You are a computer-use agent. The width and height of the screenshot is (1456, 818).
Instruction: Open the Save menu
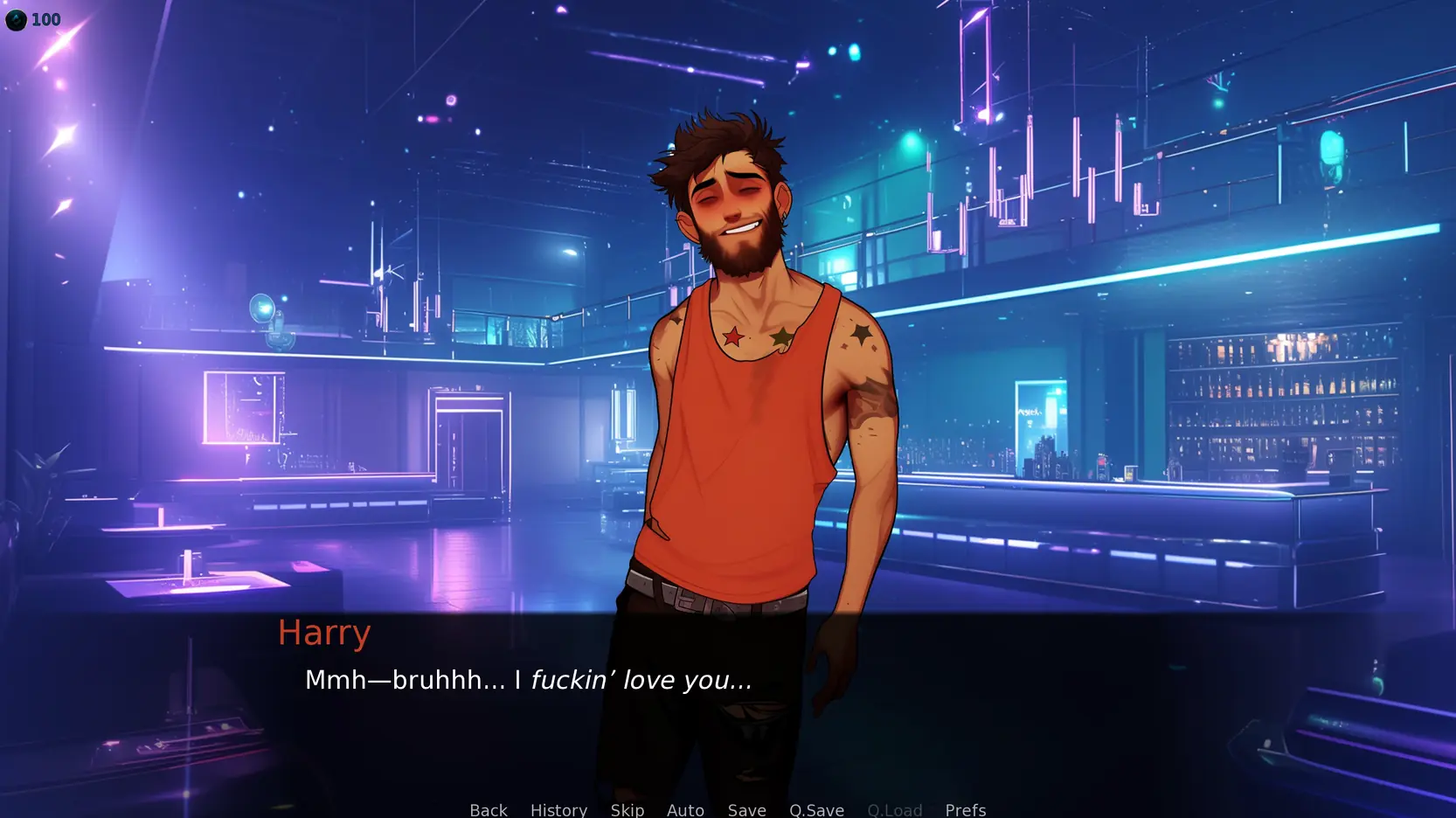click(x=746, y=809)
